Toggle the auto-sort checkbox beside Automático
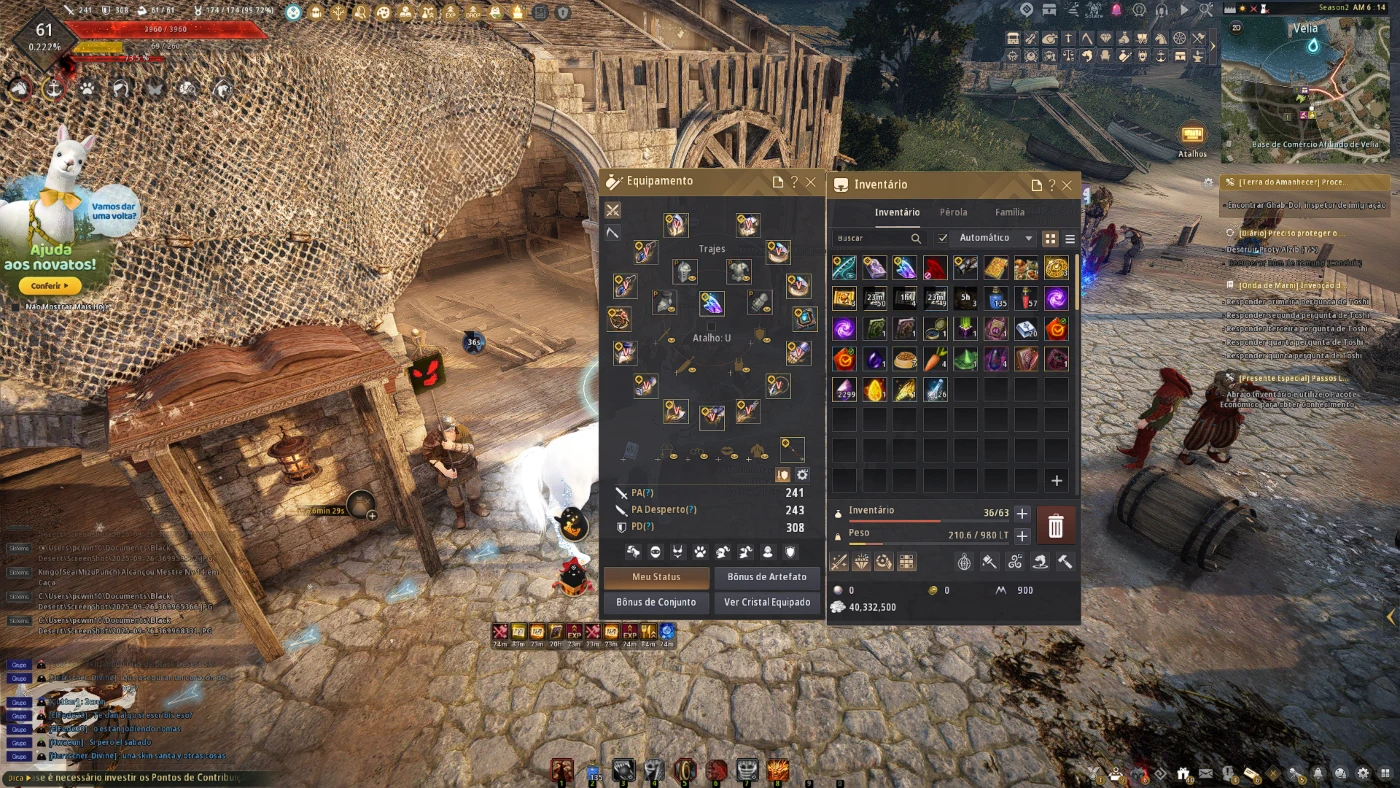The image size is (1400, 788). coord(942,238)
